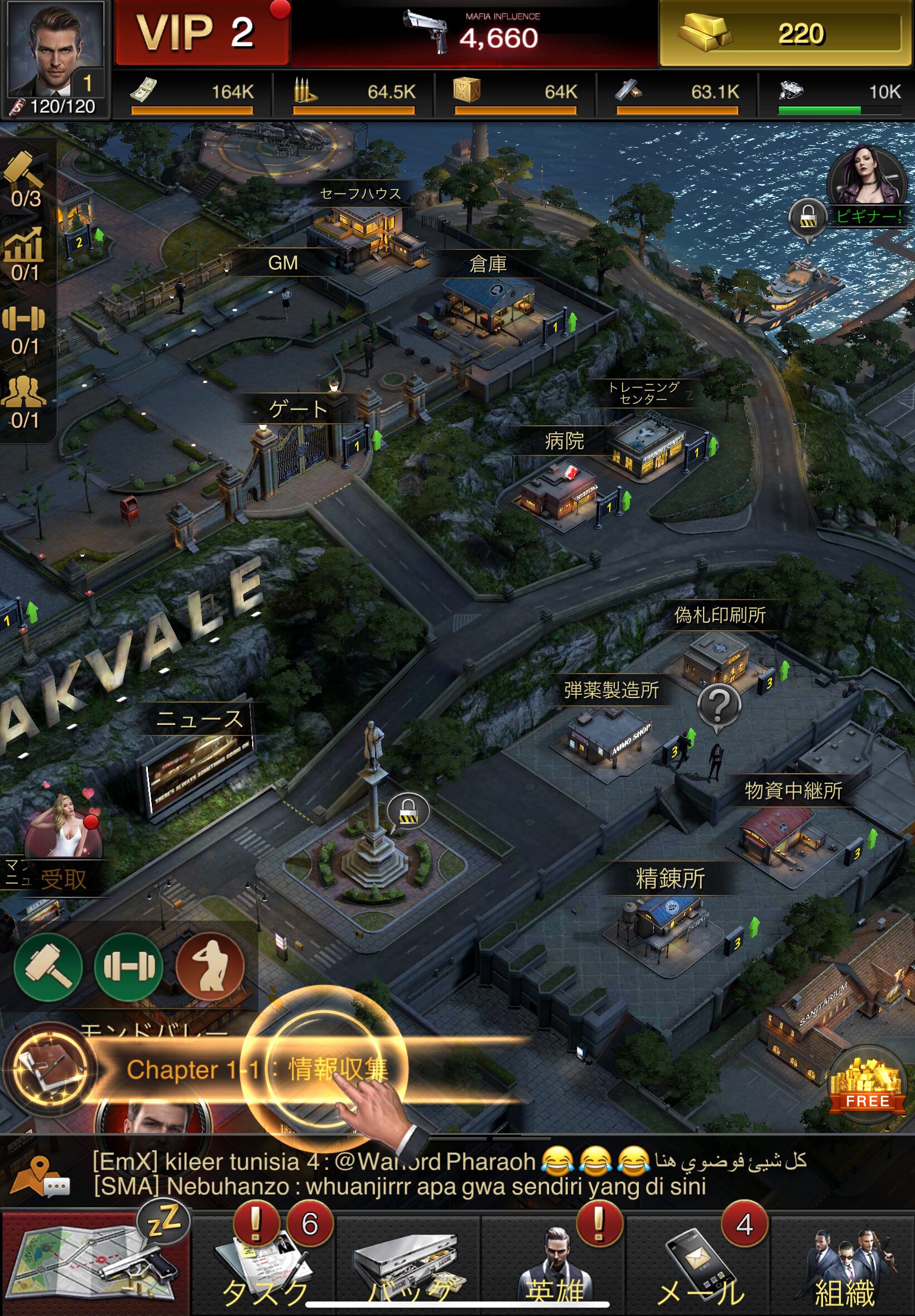Open the chat message box
Image resolution: width=915 pixels, height=1316 pixels.
coord(401,1173)
